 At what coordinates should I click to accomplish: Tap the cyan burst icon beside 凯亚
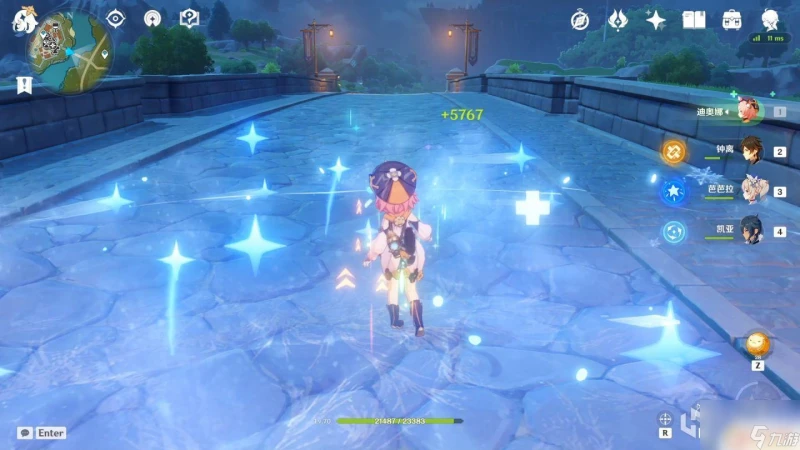pos(674,232)
